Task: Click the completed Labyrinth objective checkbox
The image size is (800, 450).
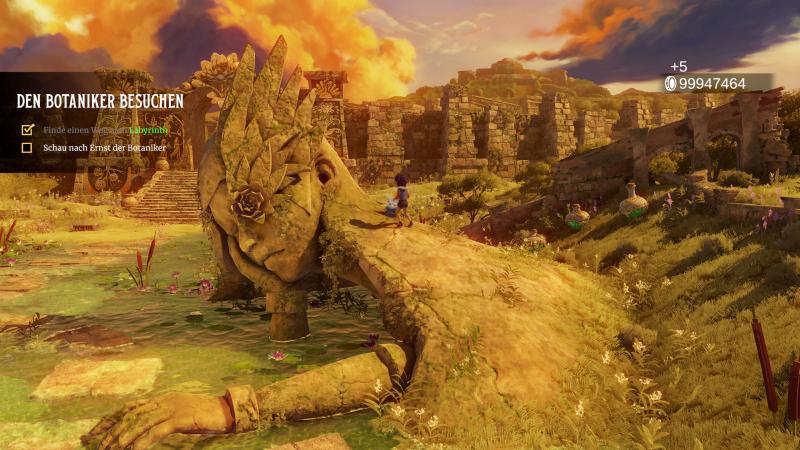Action: [x=27, y=129]
